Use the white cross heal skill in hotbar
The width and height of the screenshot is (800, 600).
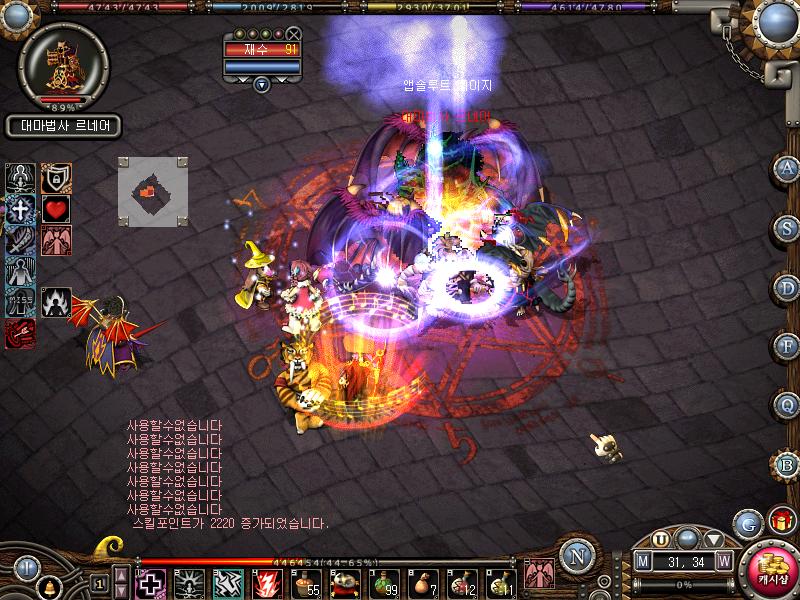150,583
